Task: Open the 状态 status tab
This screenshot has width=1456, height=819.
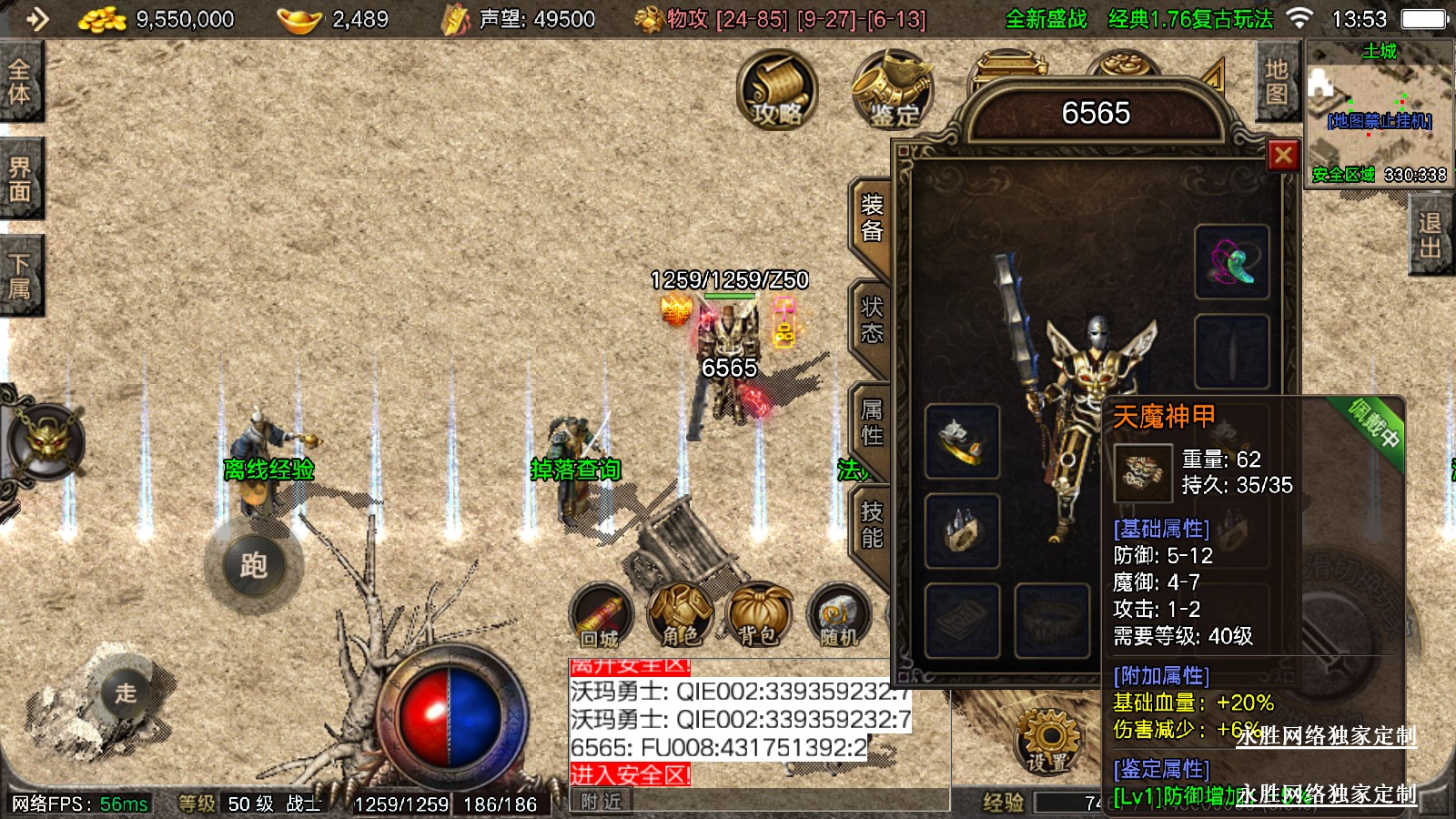Action: (x=871, y=320)
